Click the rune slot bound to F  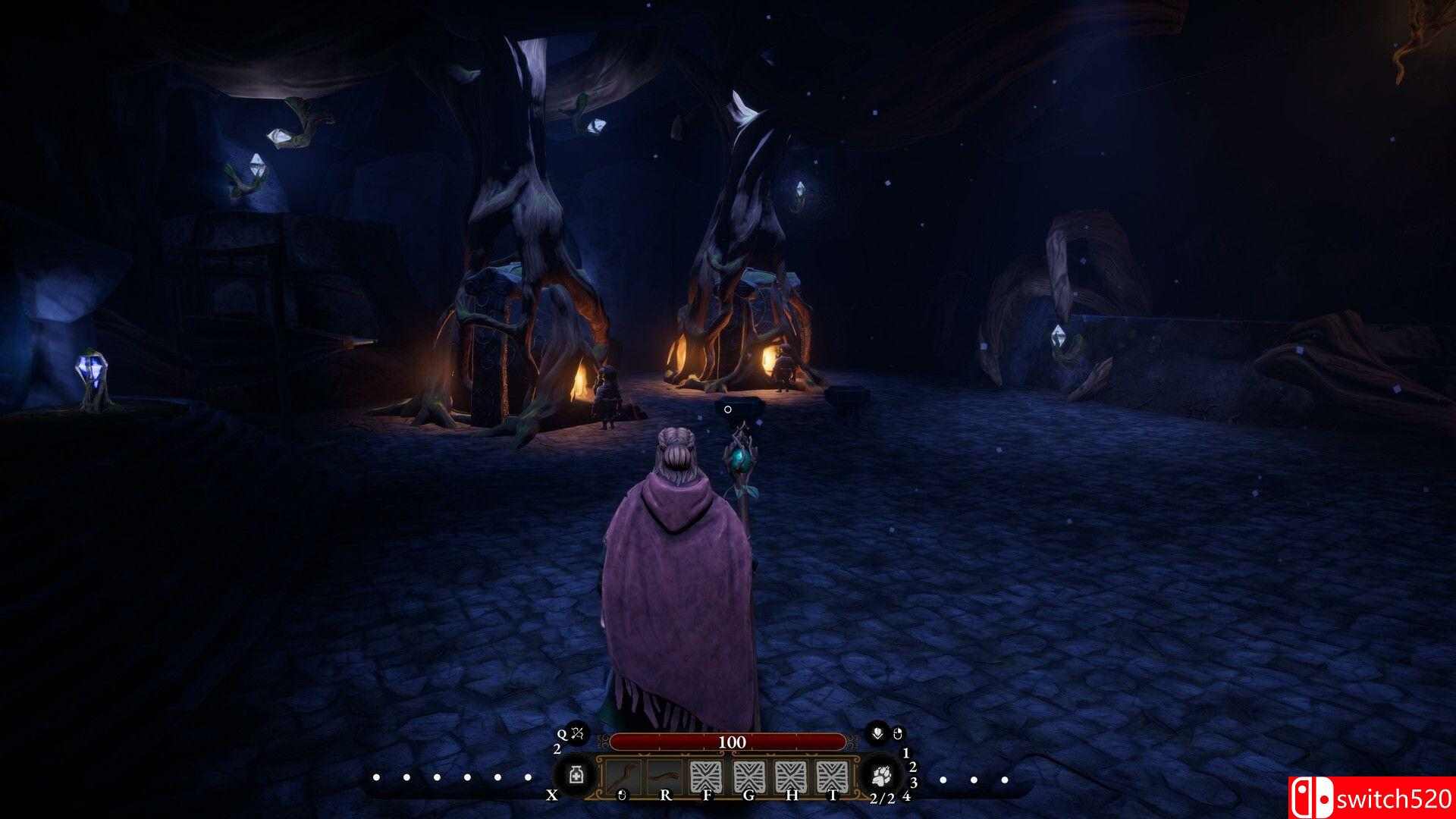[x=708, y=776]
